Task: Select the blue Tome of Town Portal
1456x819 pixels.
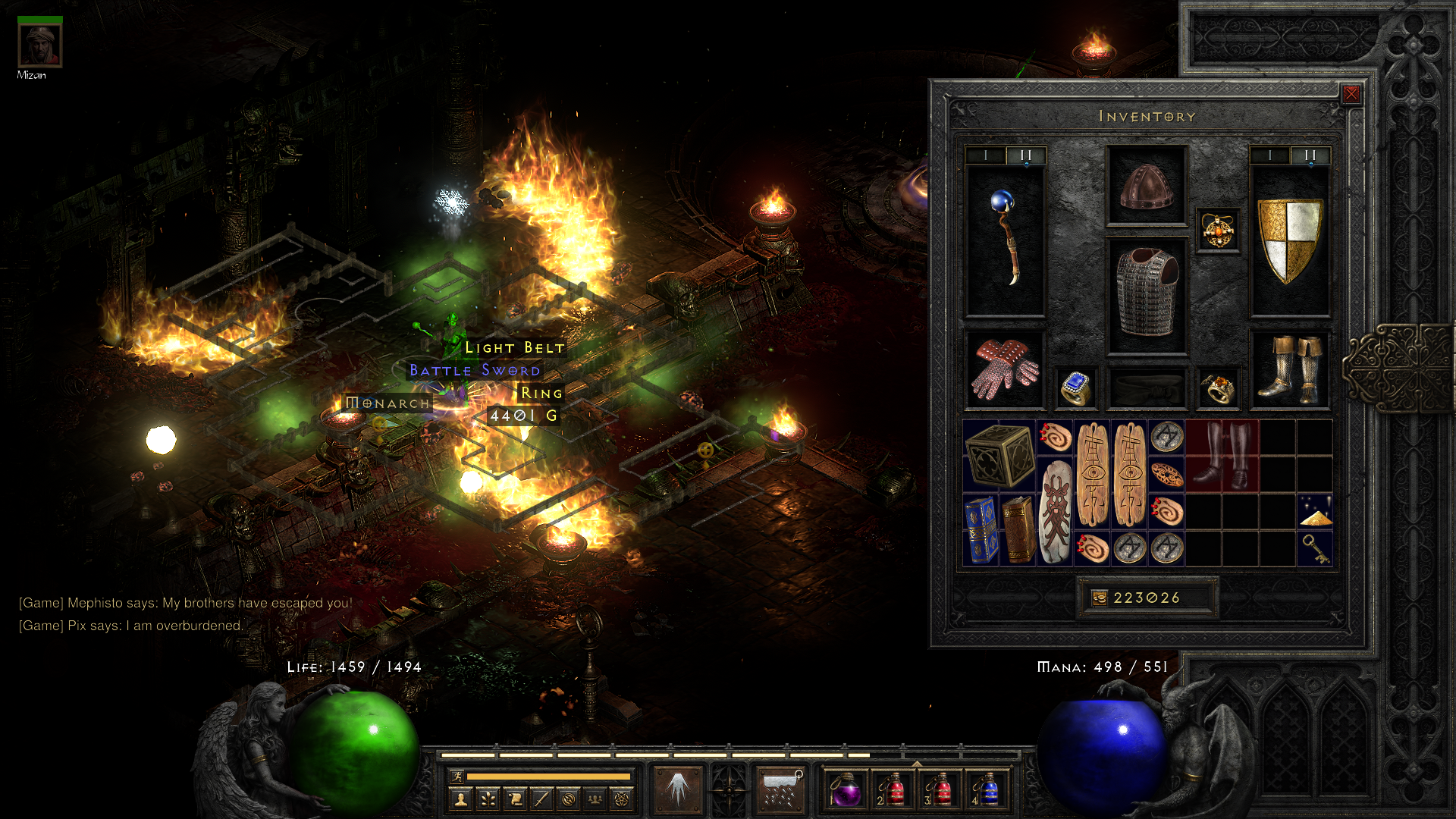Action: (x=981, y=529)
